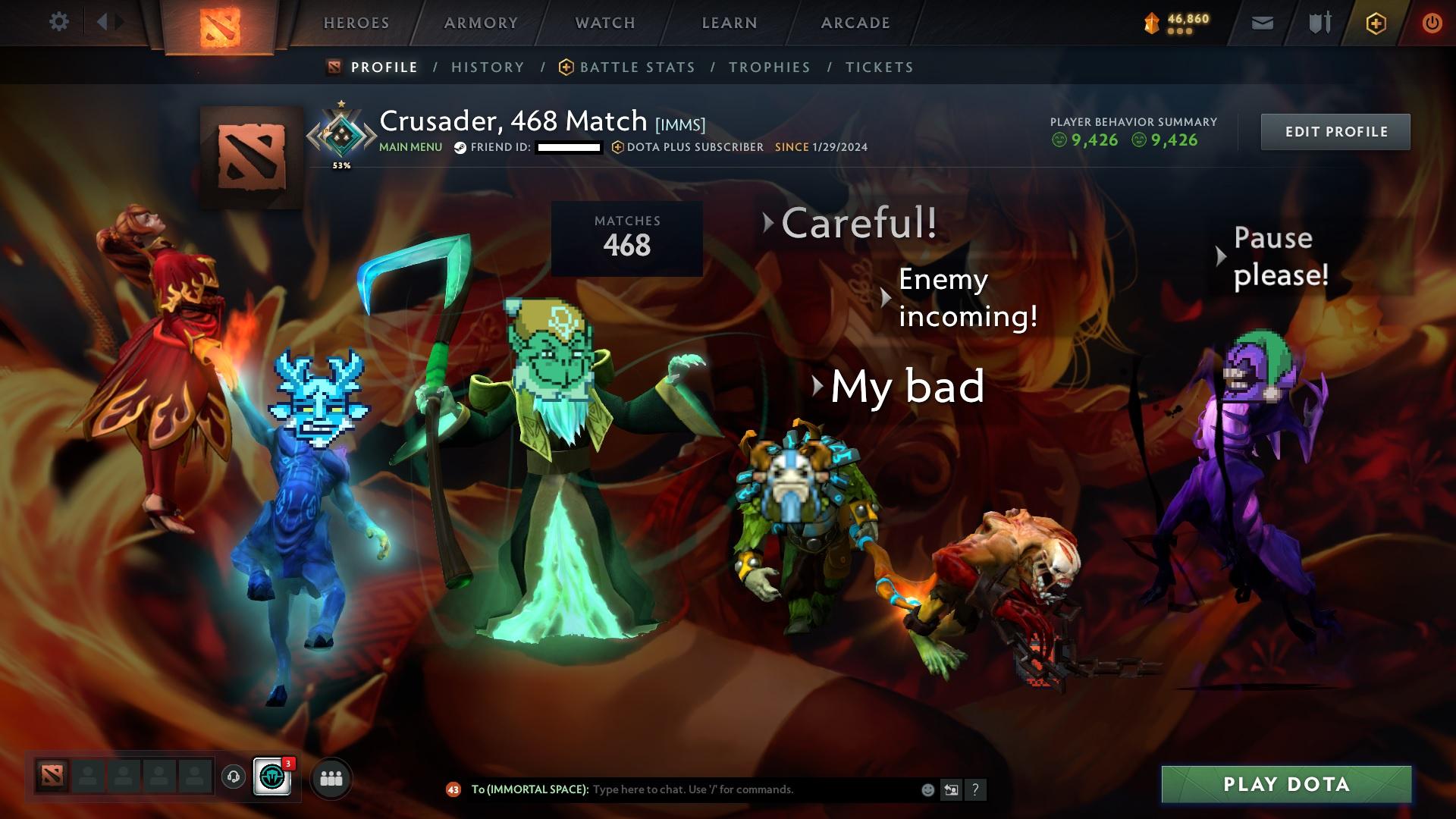Click EDIT PROFILE

[x=1335, y=130]
